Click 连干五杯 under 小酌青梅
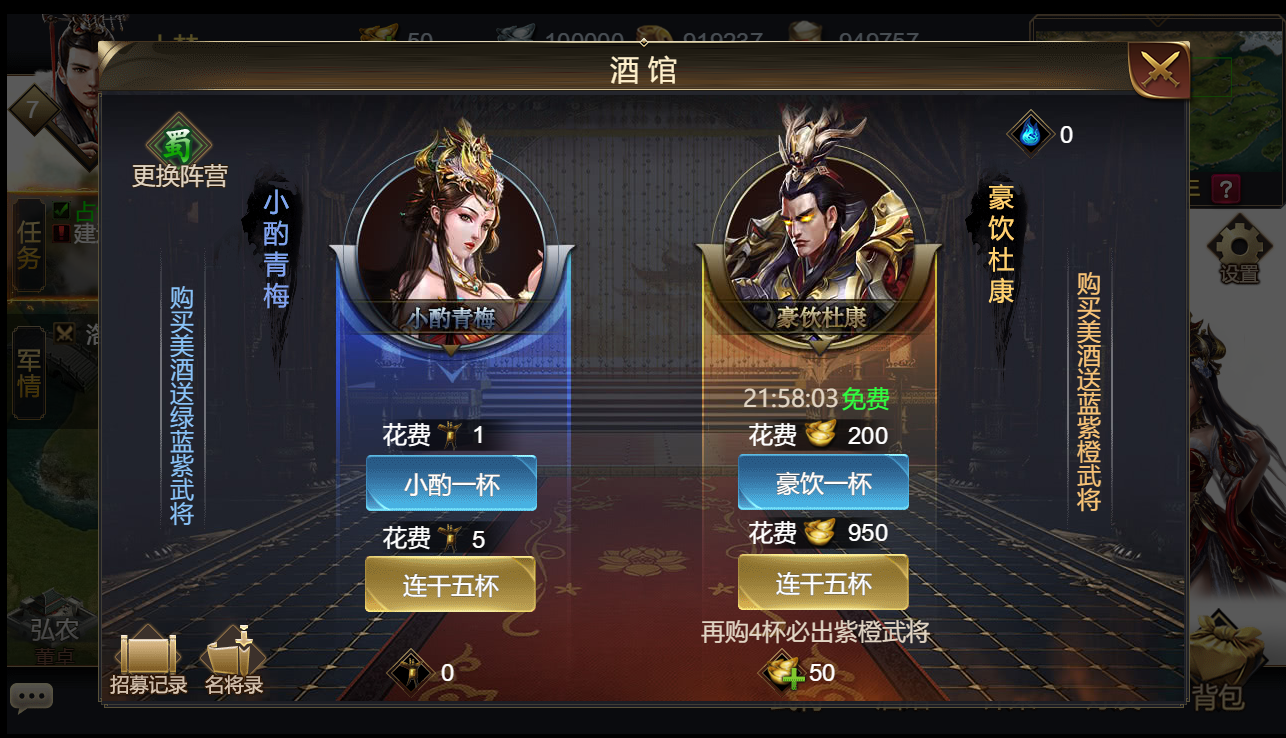 pos(450,582)
